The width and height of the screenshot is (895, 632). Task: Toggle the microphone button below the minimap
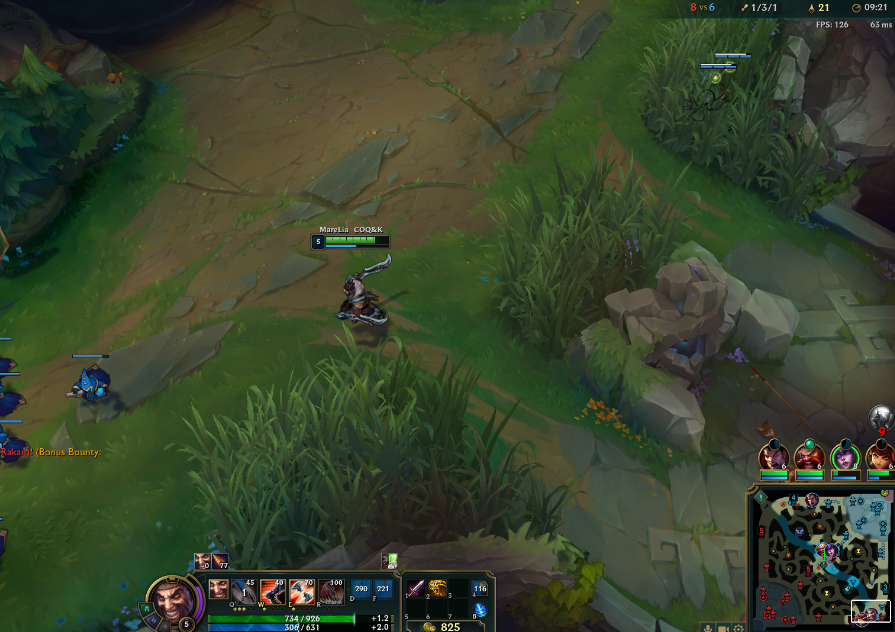pyautogui.click(x=708, y=628)
